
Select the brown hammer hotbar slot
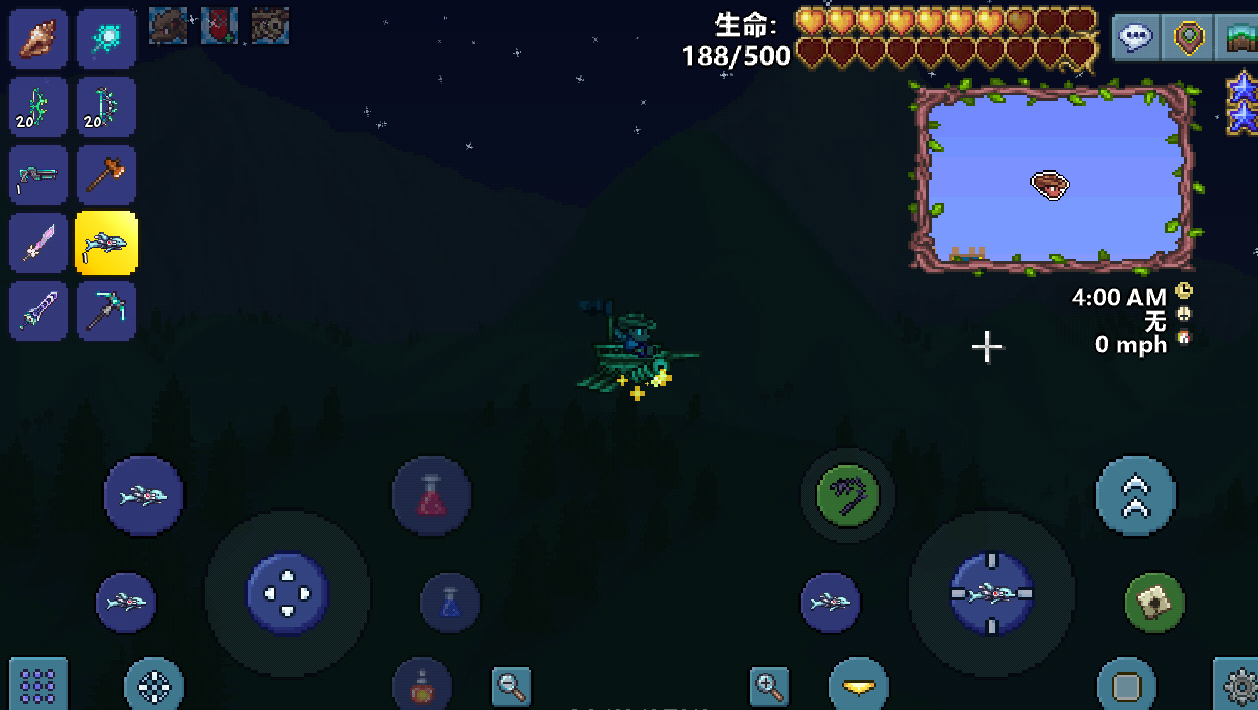coord(107,175)
